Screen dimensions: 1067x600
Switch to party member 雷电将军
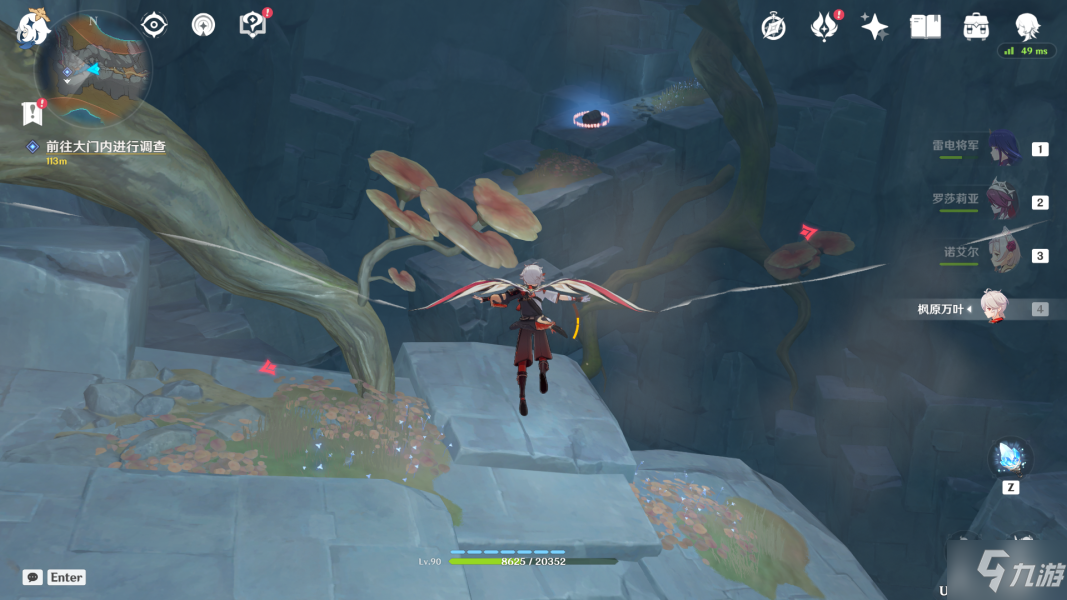tap(1002, 148)
